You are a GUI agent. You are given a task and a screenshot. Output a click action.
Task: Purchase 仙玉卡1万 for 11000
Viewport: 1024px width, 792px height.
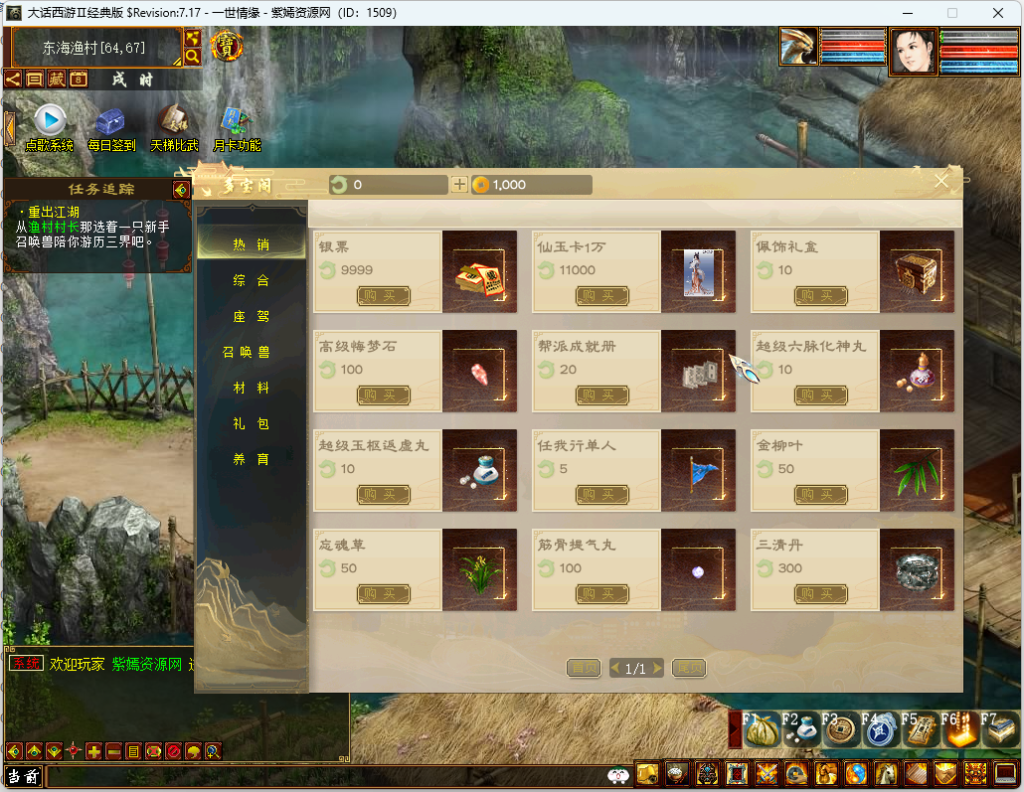[x=602, y=296]
